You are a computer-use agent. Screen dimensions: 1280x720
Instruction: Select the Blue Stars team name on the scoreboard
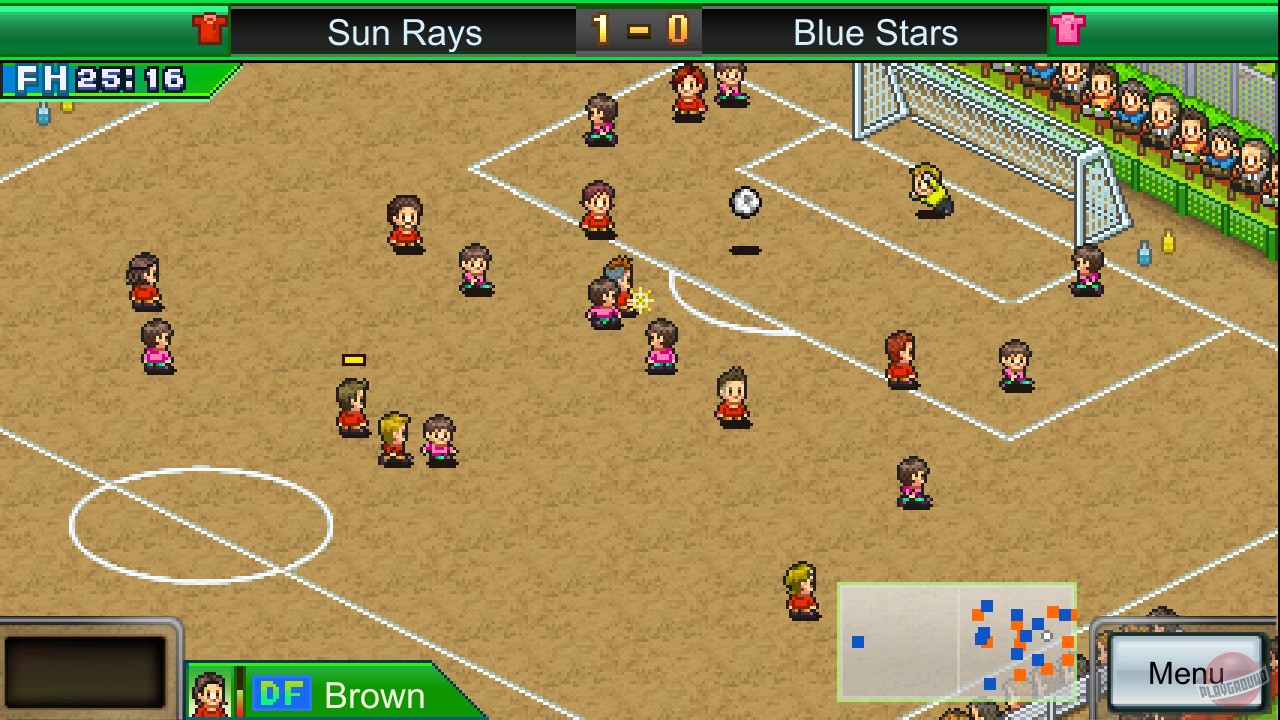[873, 32]
